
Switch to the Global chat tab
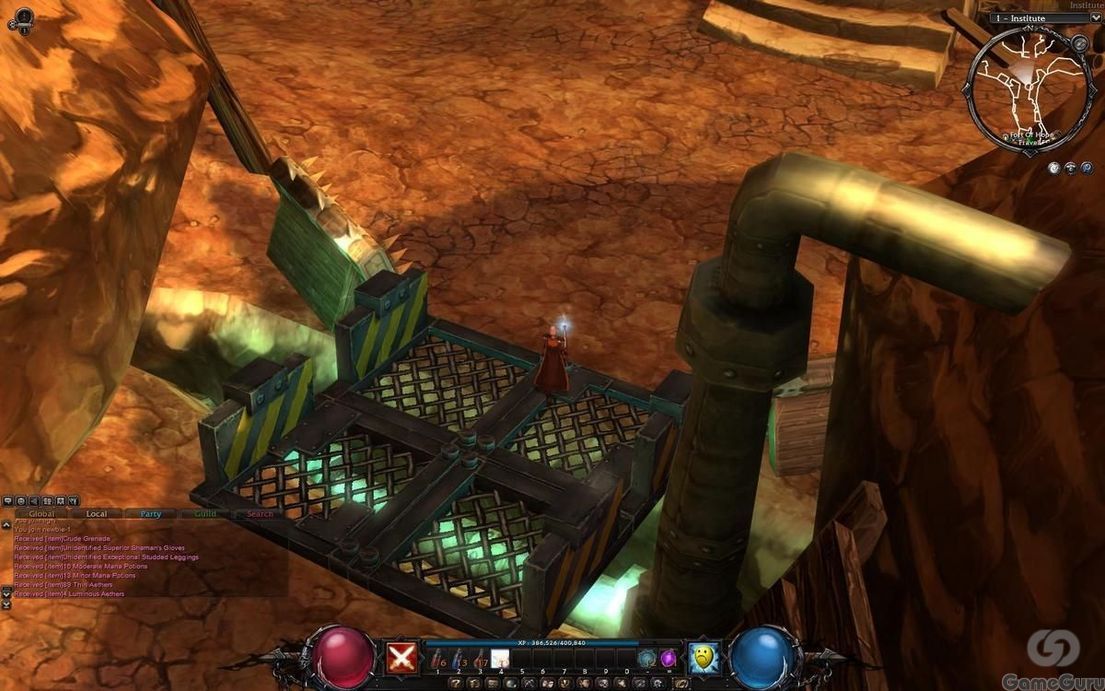pos(41,514)
